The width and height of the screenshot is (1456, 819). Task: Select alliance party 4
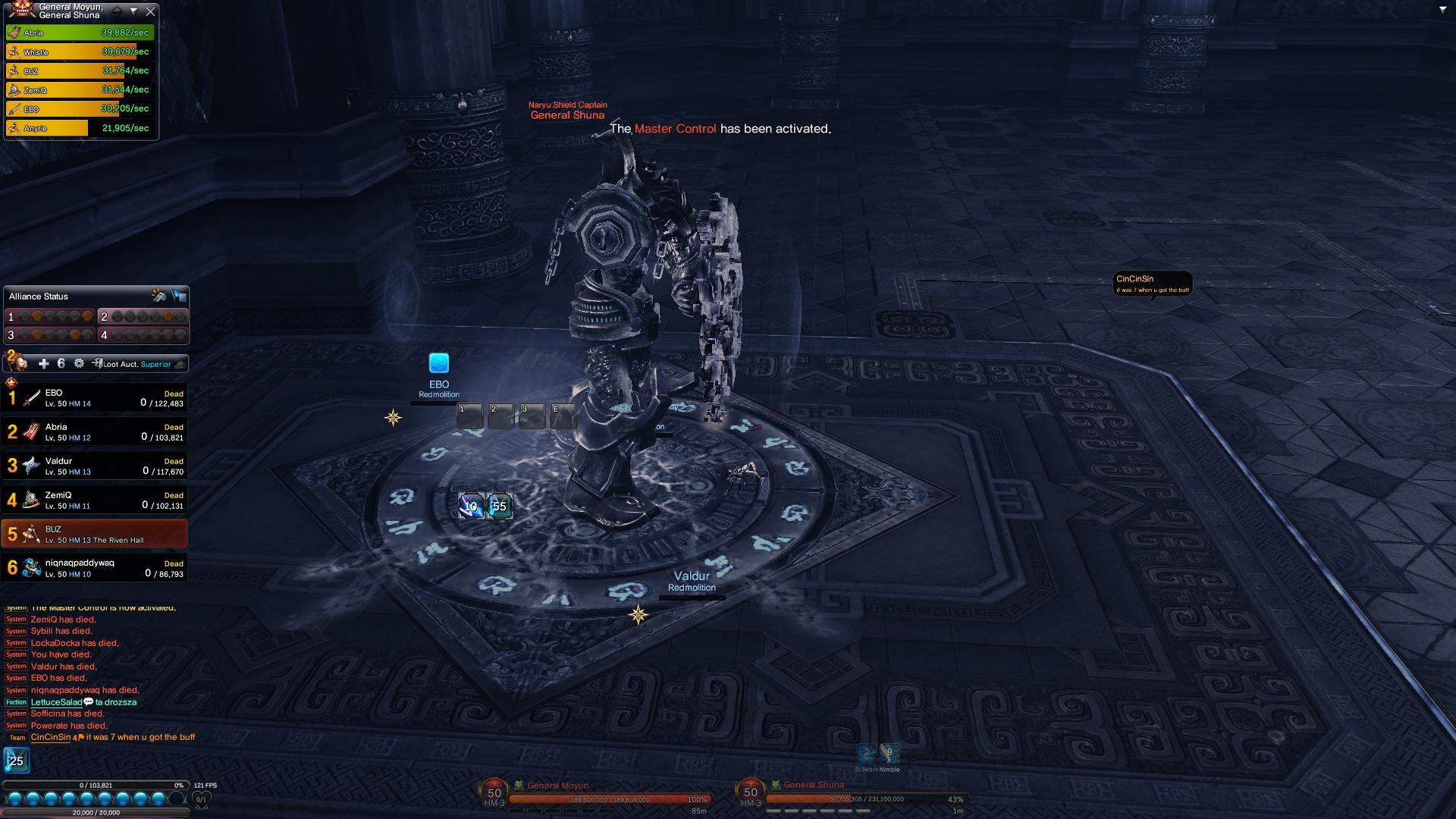click(x=143, y=334)
